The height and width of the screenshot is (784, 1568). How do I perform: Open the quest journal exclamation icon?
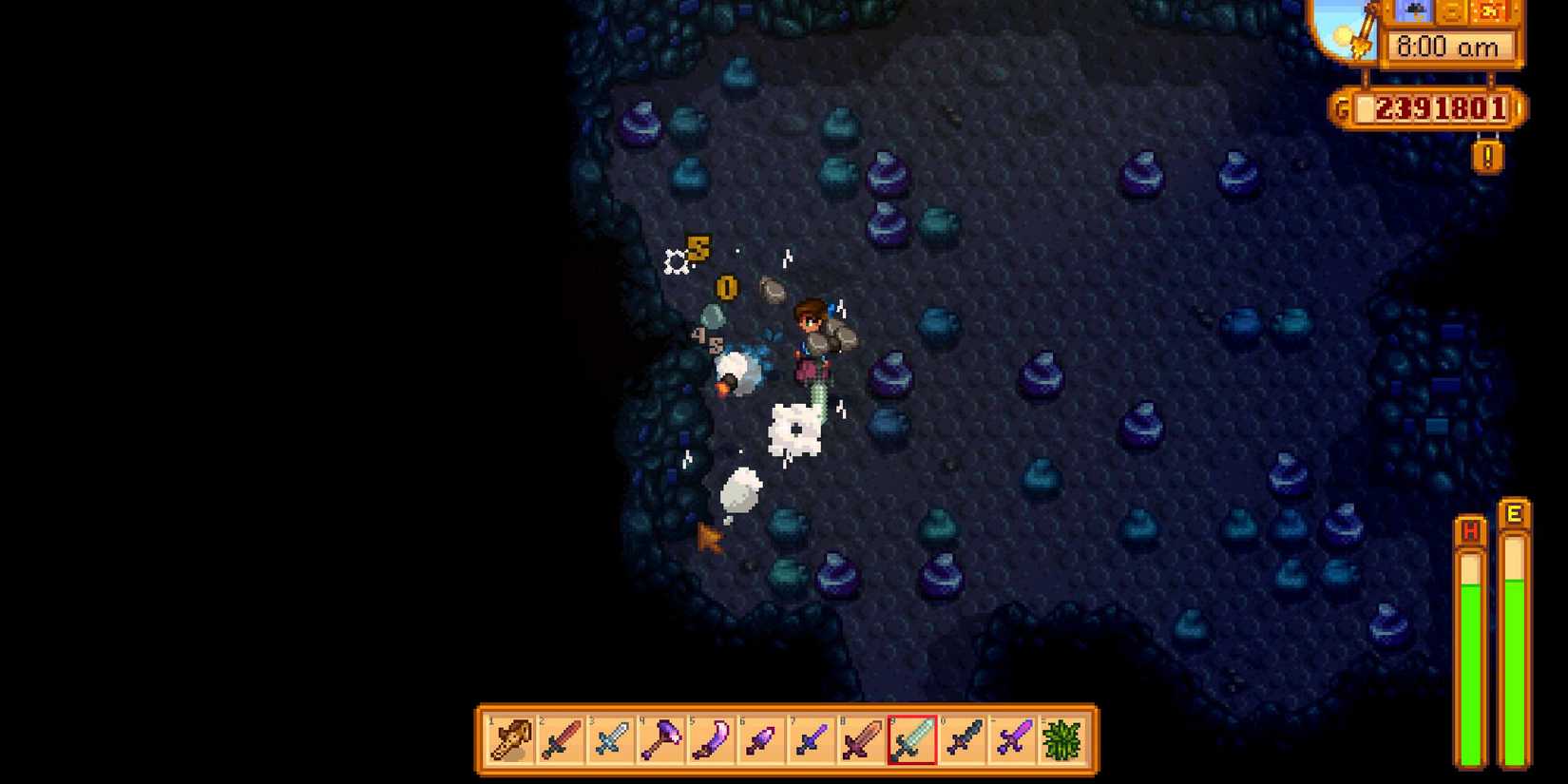point(1488,154)
